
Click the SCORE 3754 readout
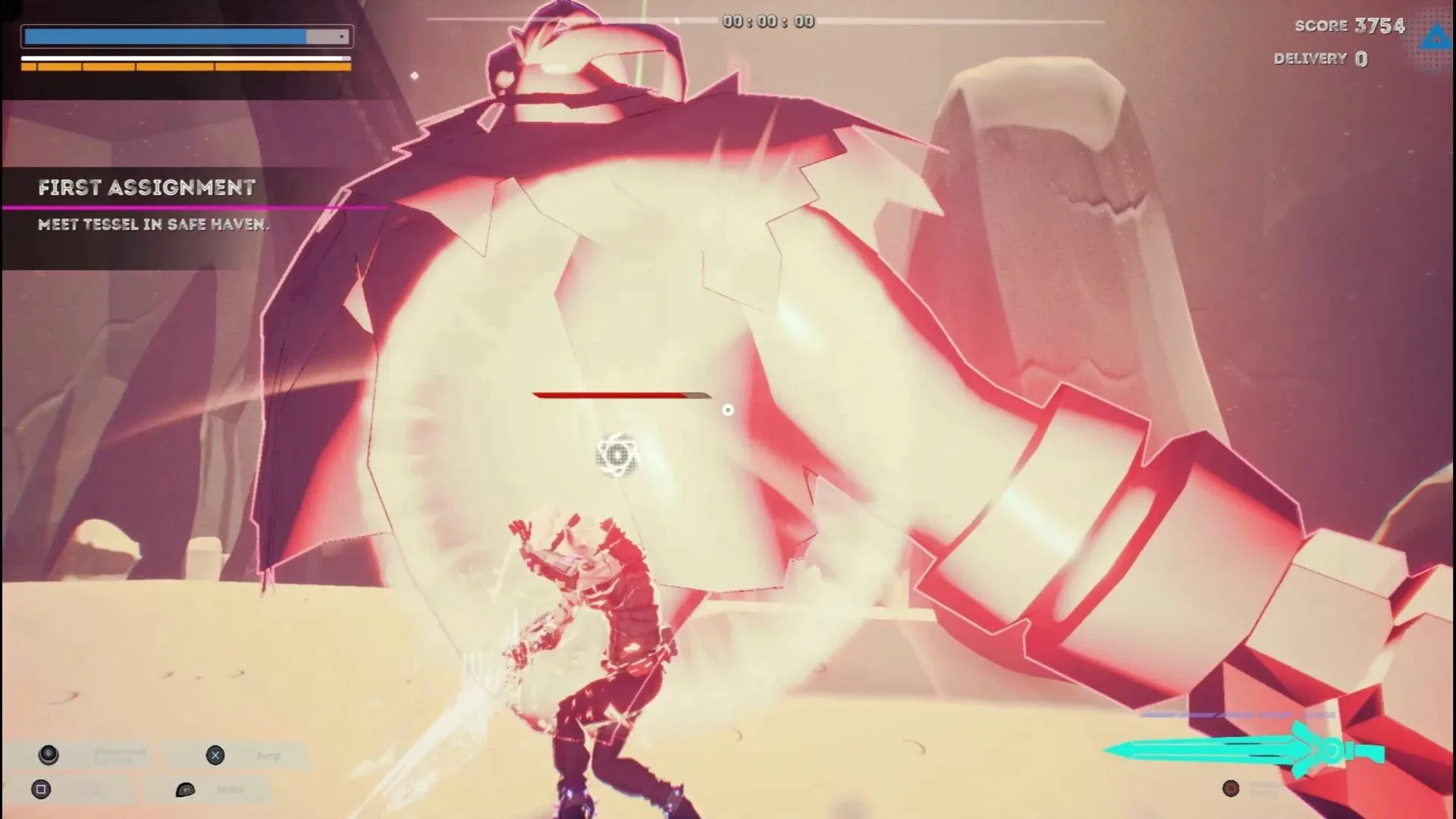pos(1350,25)
